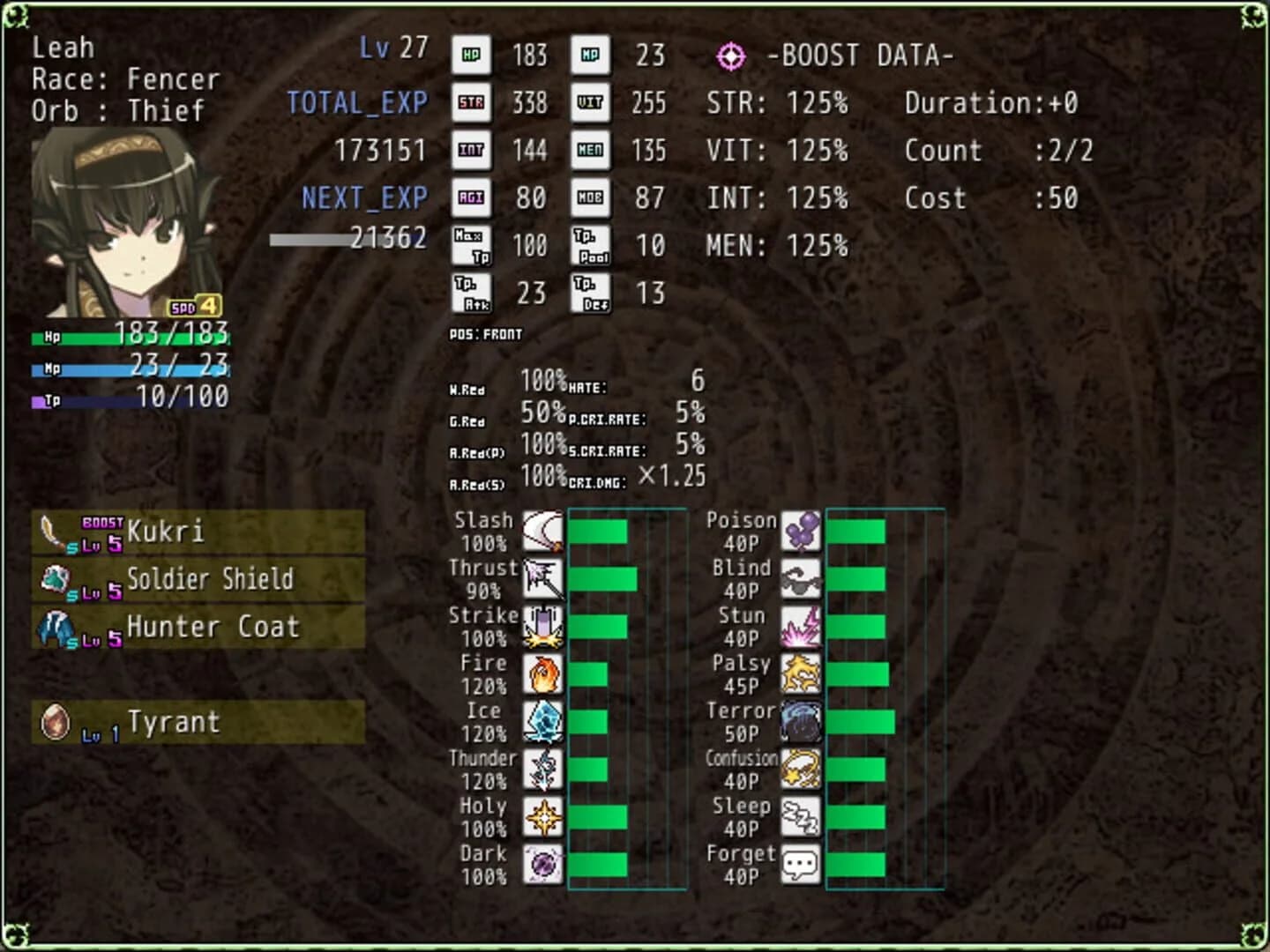The image size is (1270, 952).
Task: Select the Fire element icon
Action: (x=544, y=673)
